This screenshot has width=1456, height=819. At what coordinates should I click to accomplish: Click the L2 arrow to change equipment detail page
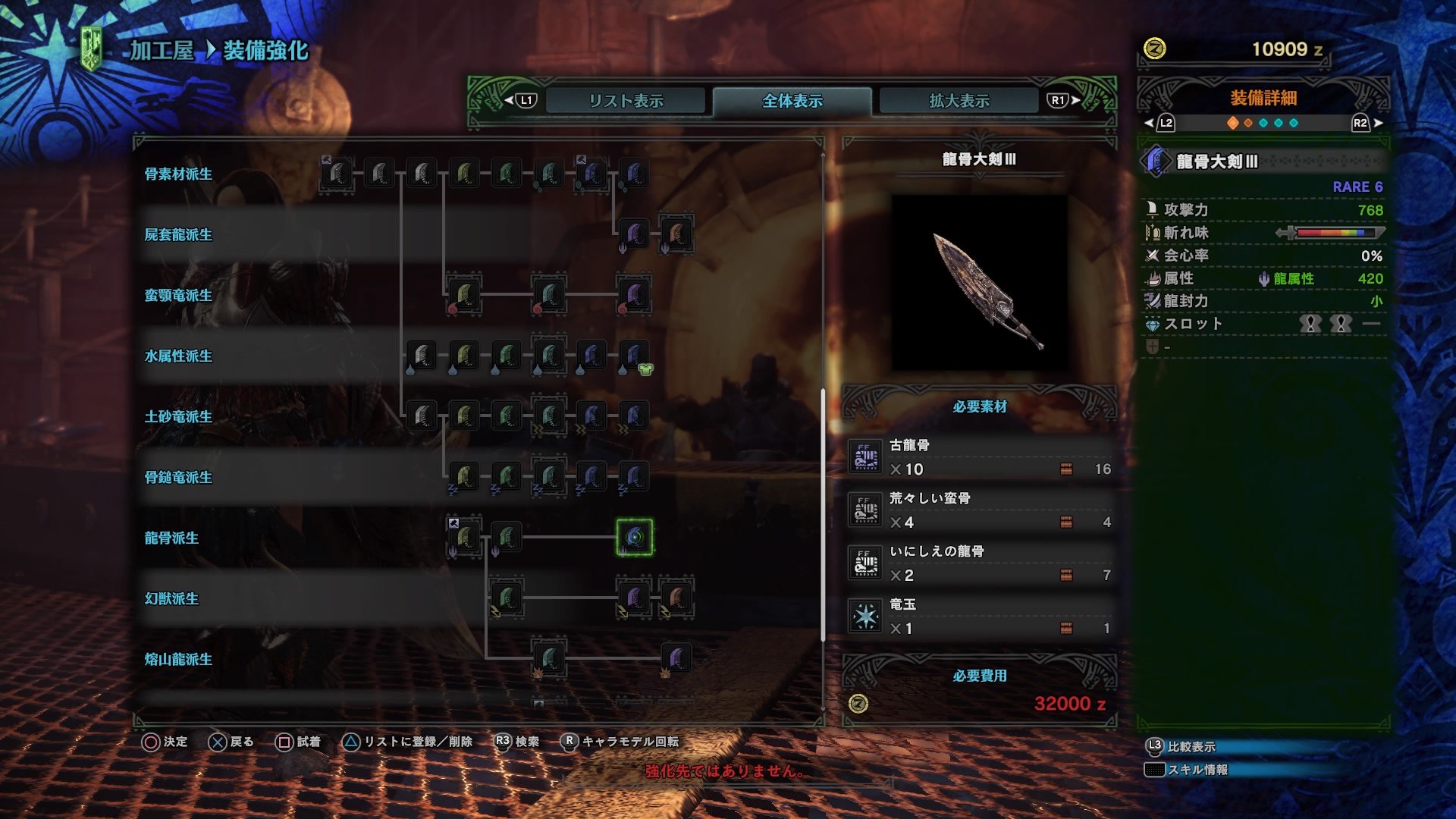(x=1149, y=124)
